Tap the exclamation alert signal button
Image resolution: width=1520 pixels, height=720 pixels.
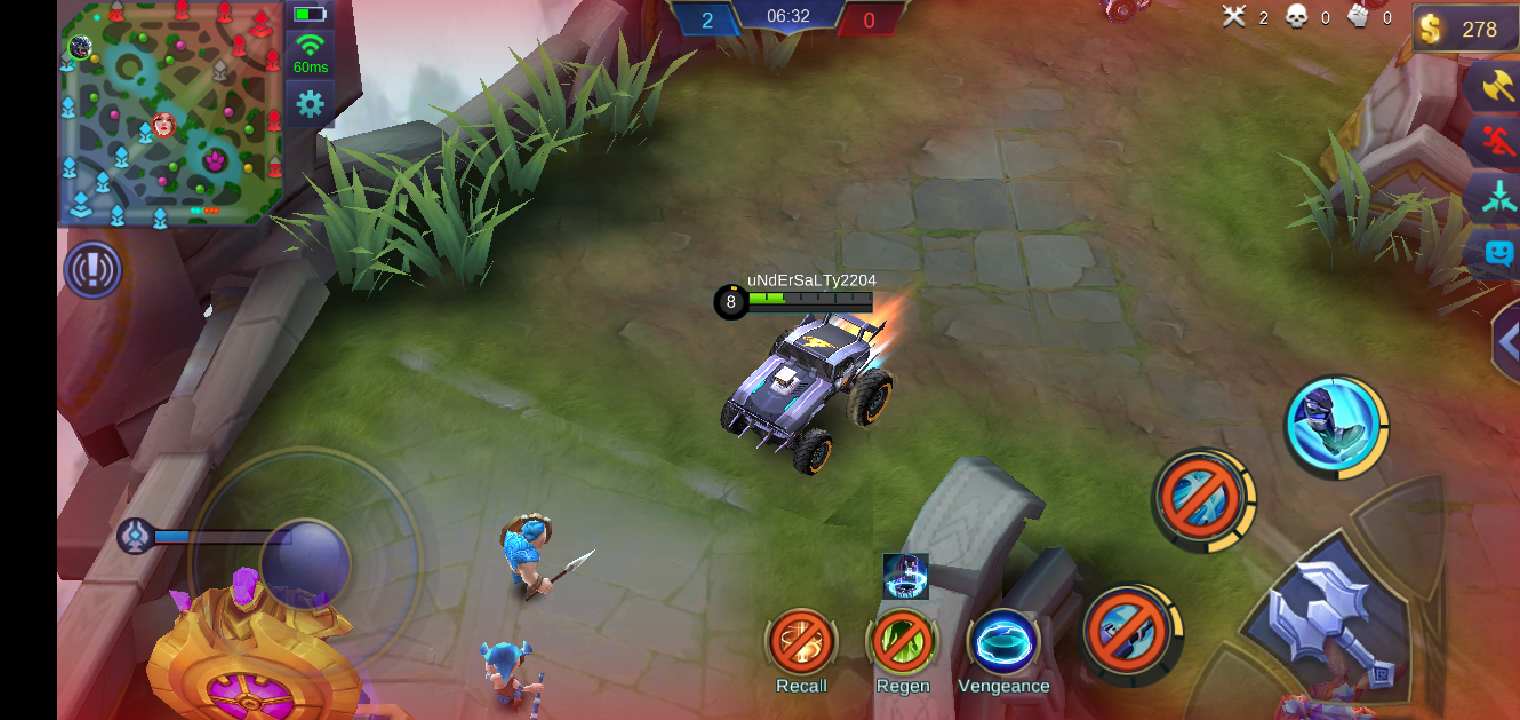[93, 270]
